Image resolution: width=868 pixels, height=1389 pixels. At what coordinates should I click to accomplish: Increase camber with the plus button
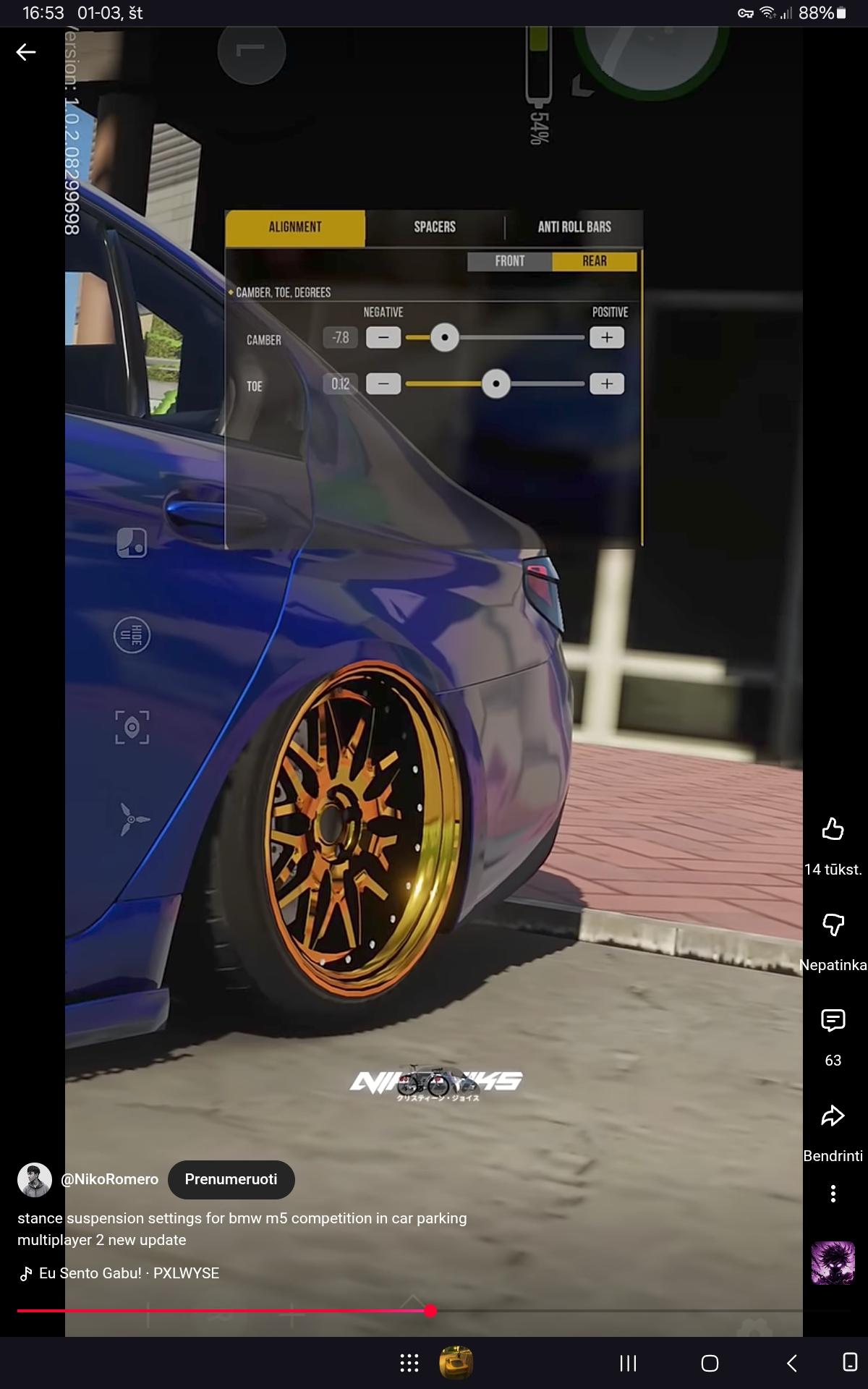pyautogui.click(x=607, y=338)
